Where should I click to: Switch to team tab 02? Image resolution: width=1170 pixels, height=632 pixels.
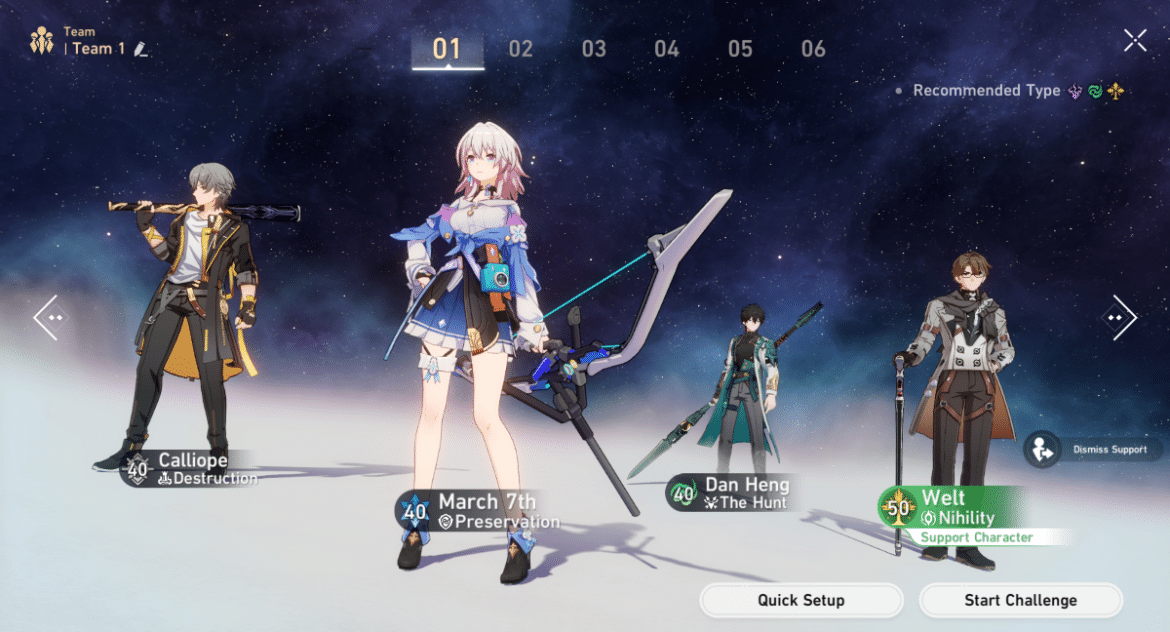click(521, 49)
